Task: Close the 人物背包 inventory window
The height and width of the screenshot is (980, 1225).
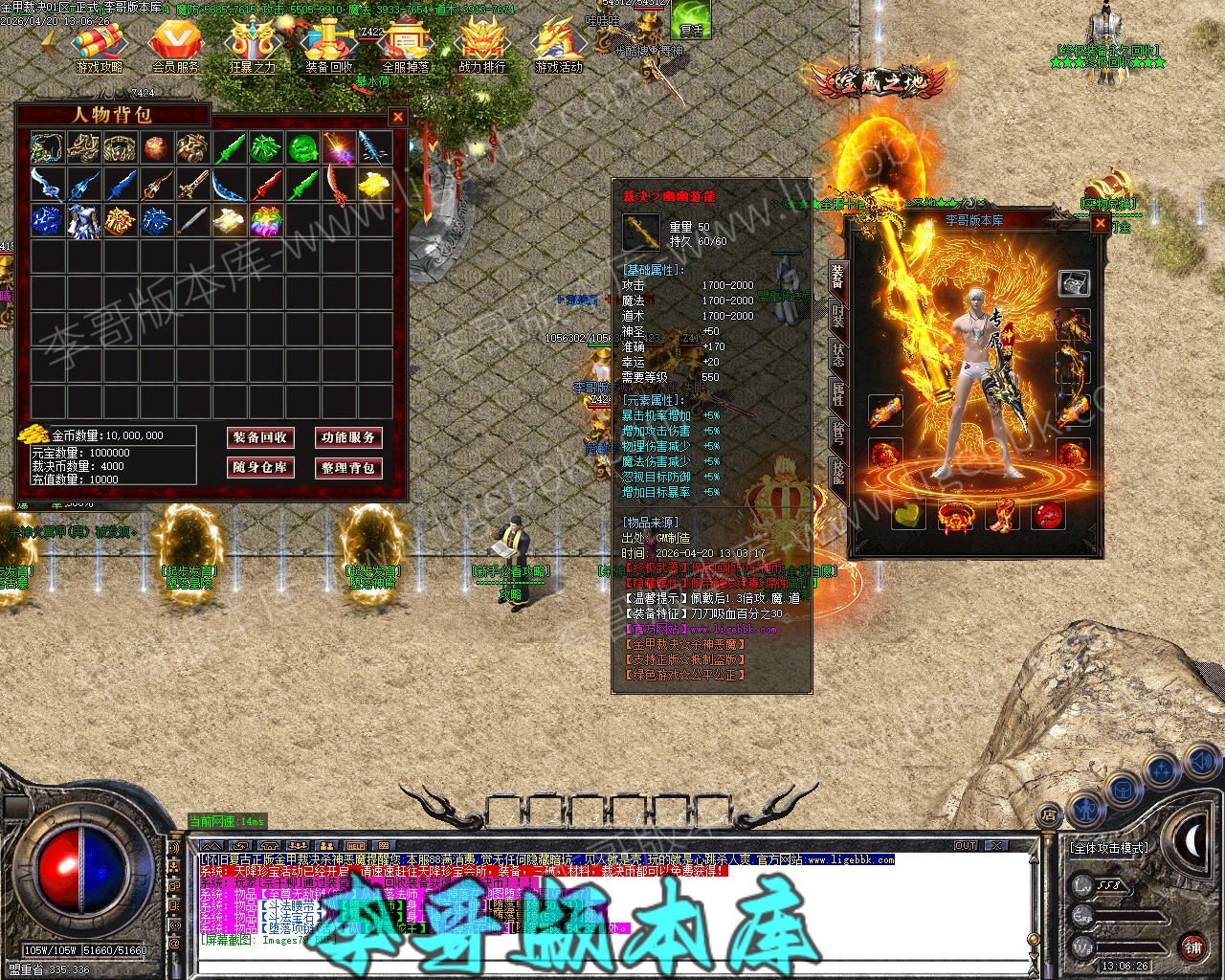Action: click(x=397, y=117)
